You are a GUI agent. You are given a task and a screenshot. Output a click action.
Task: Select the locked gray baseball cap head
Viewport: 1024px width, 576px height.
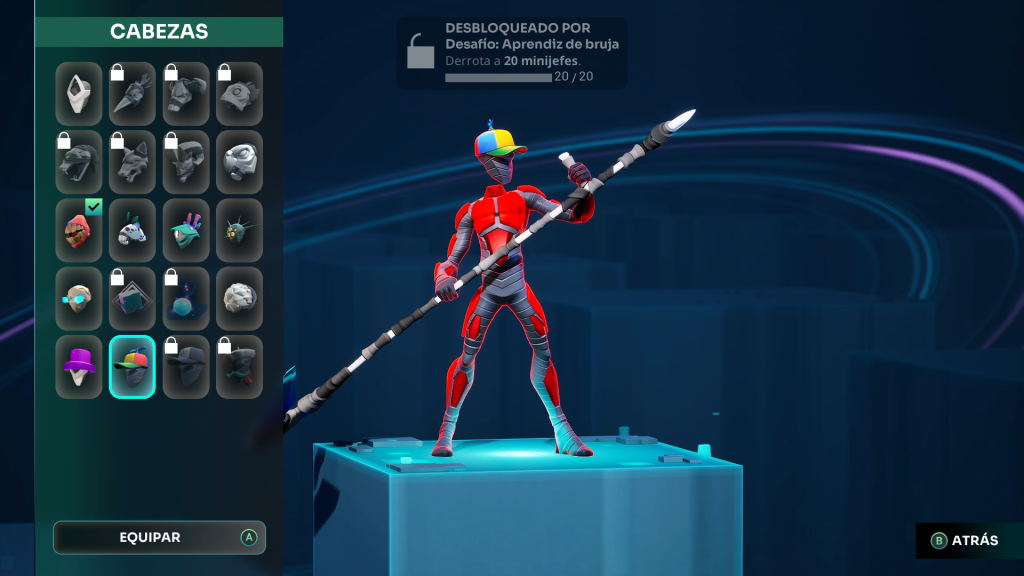pos(186,367)
